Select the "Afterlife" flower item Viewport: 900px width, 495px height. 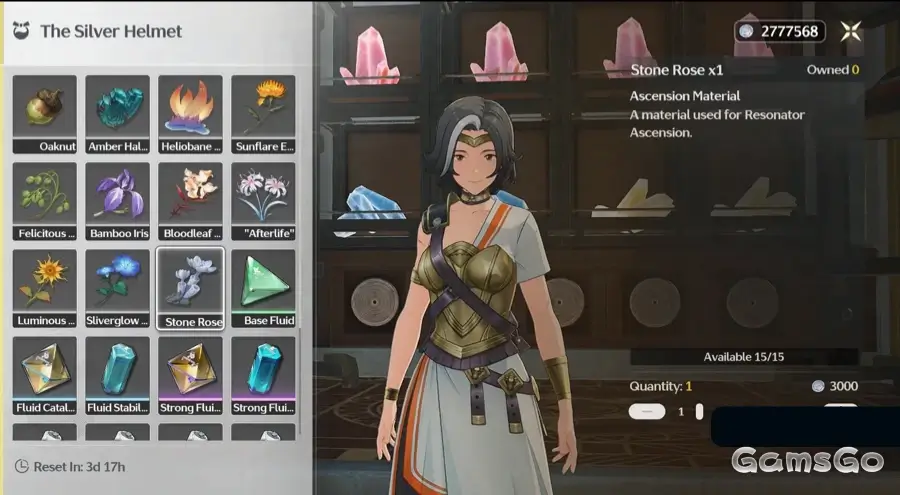[x=264, y=201]
